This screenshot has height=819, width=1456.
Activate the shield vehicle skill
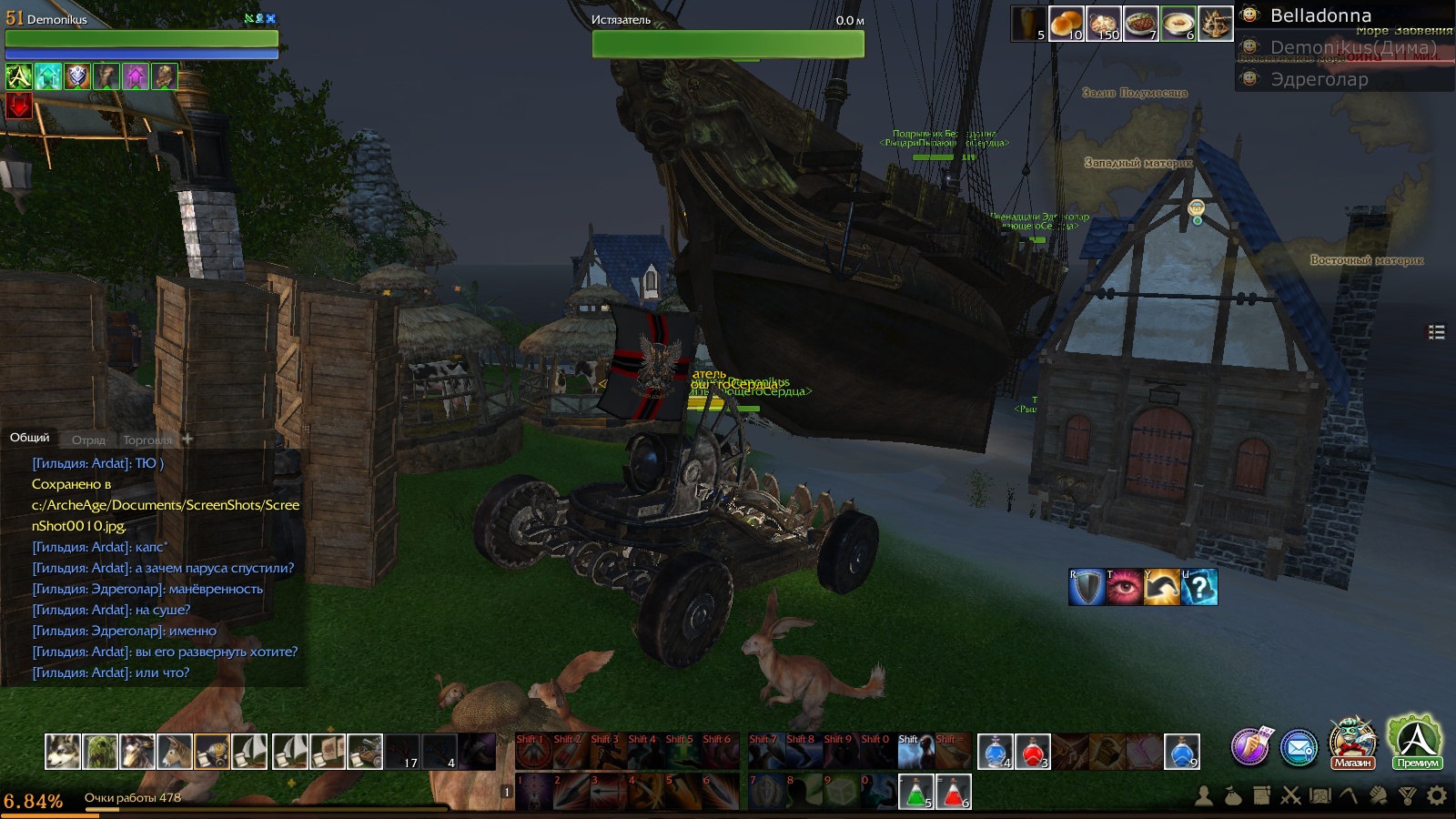1087,587
